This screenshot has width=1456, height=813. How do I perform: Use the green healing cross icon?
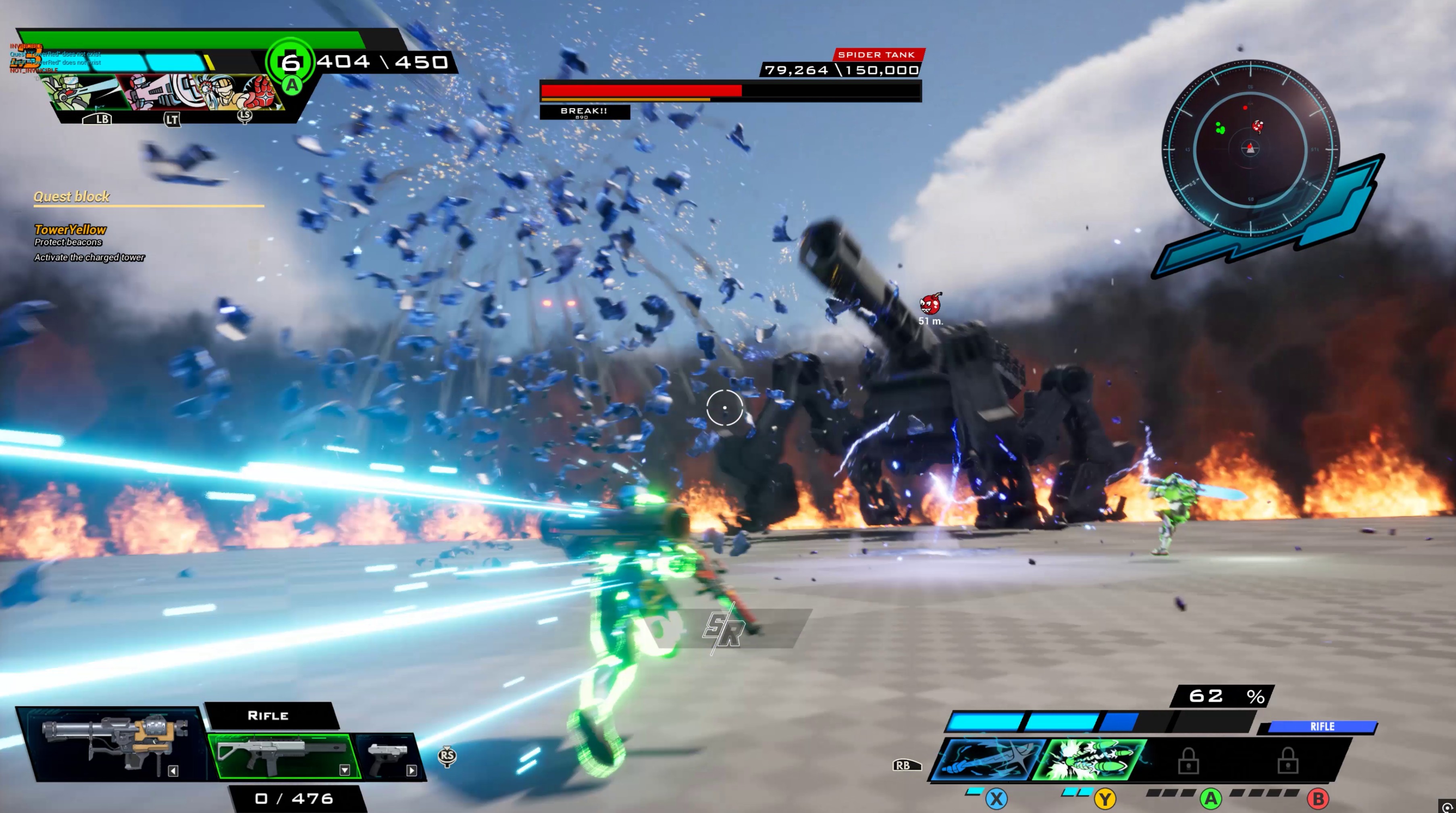tap(290, 62)
